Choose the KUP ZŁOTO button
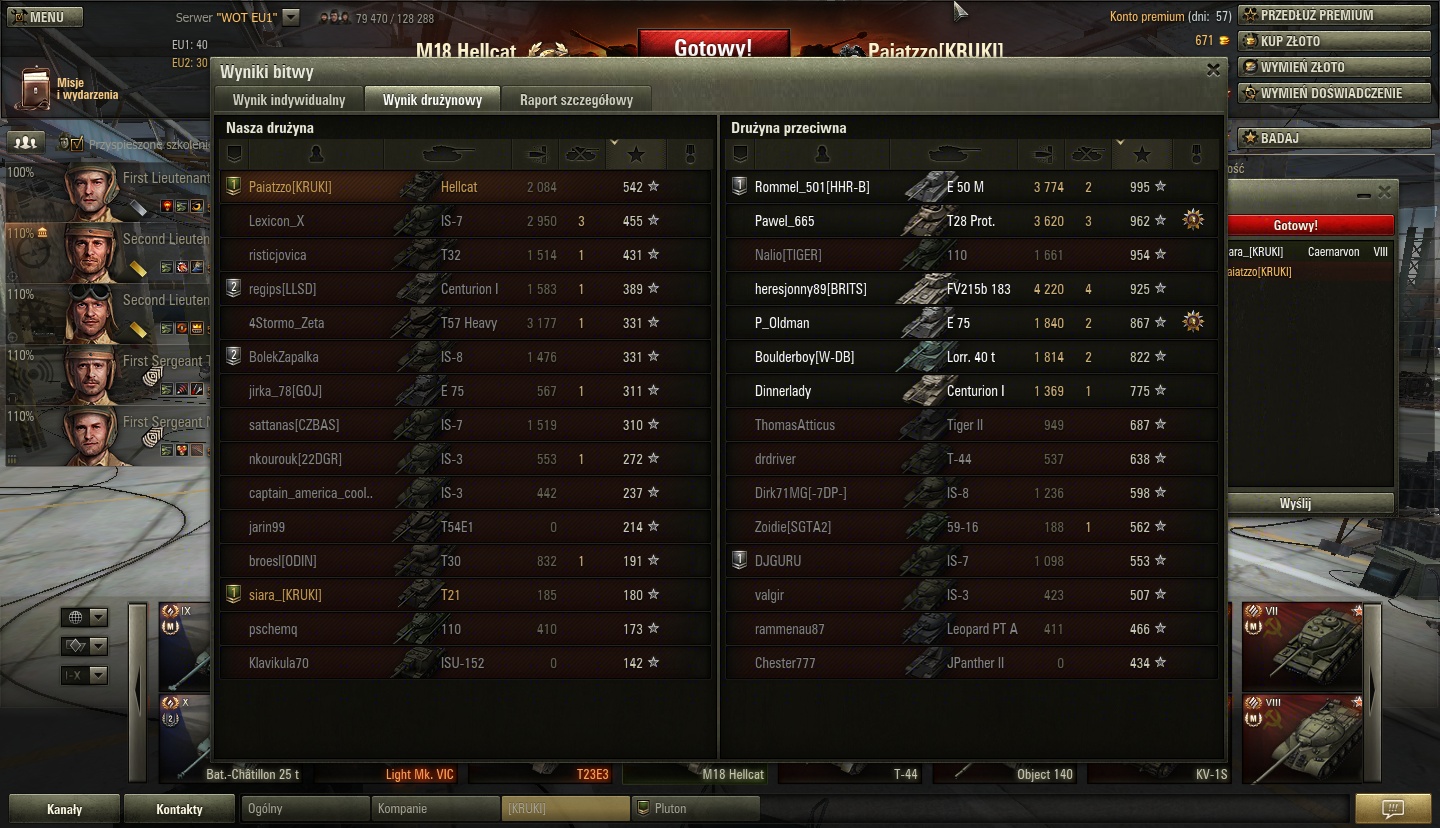The image size is (1440, 828). [1335, 41]
